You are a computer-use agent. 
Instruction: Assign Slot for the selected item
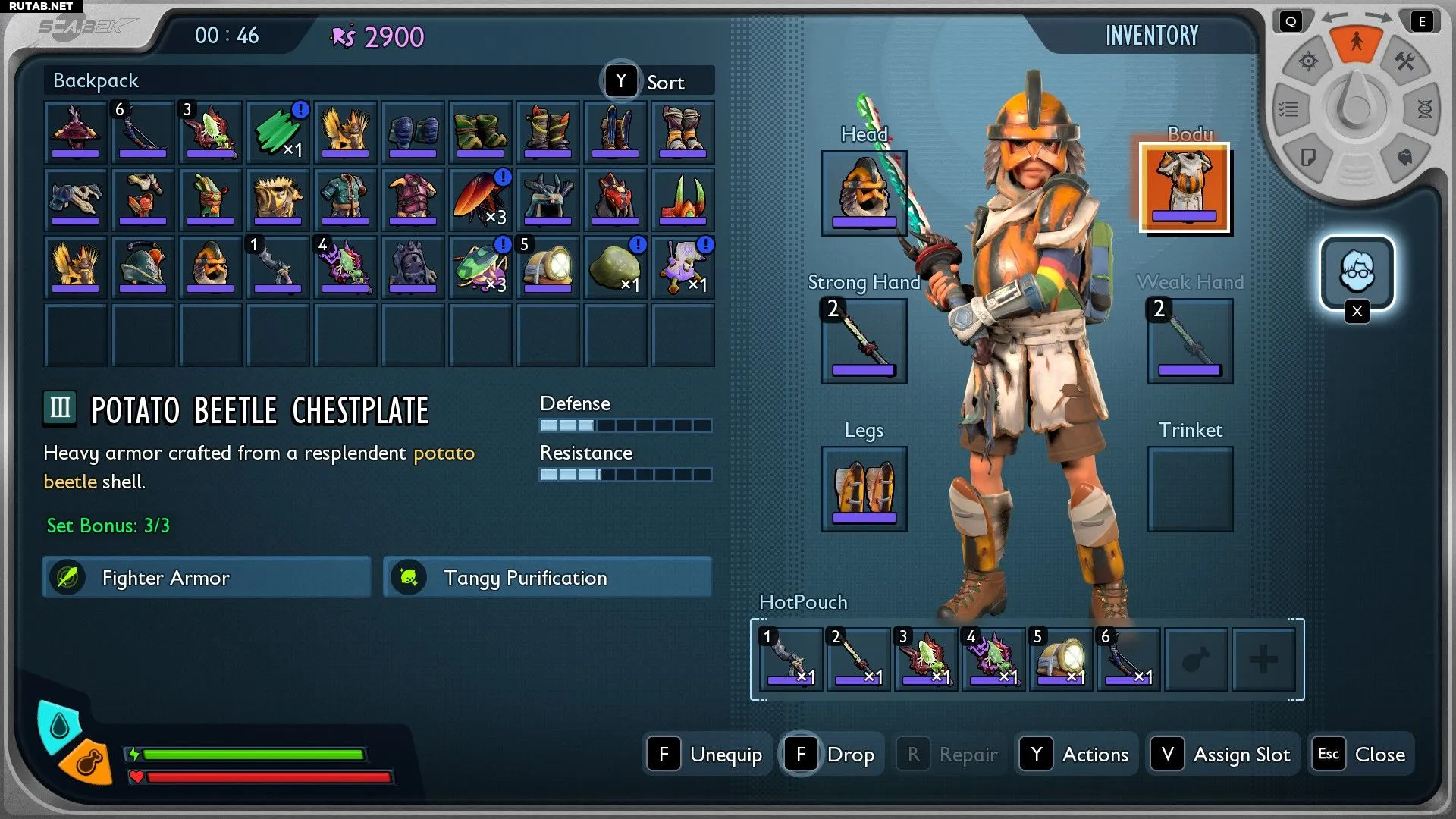click(1222, 754)
